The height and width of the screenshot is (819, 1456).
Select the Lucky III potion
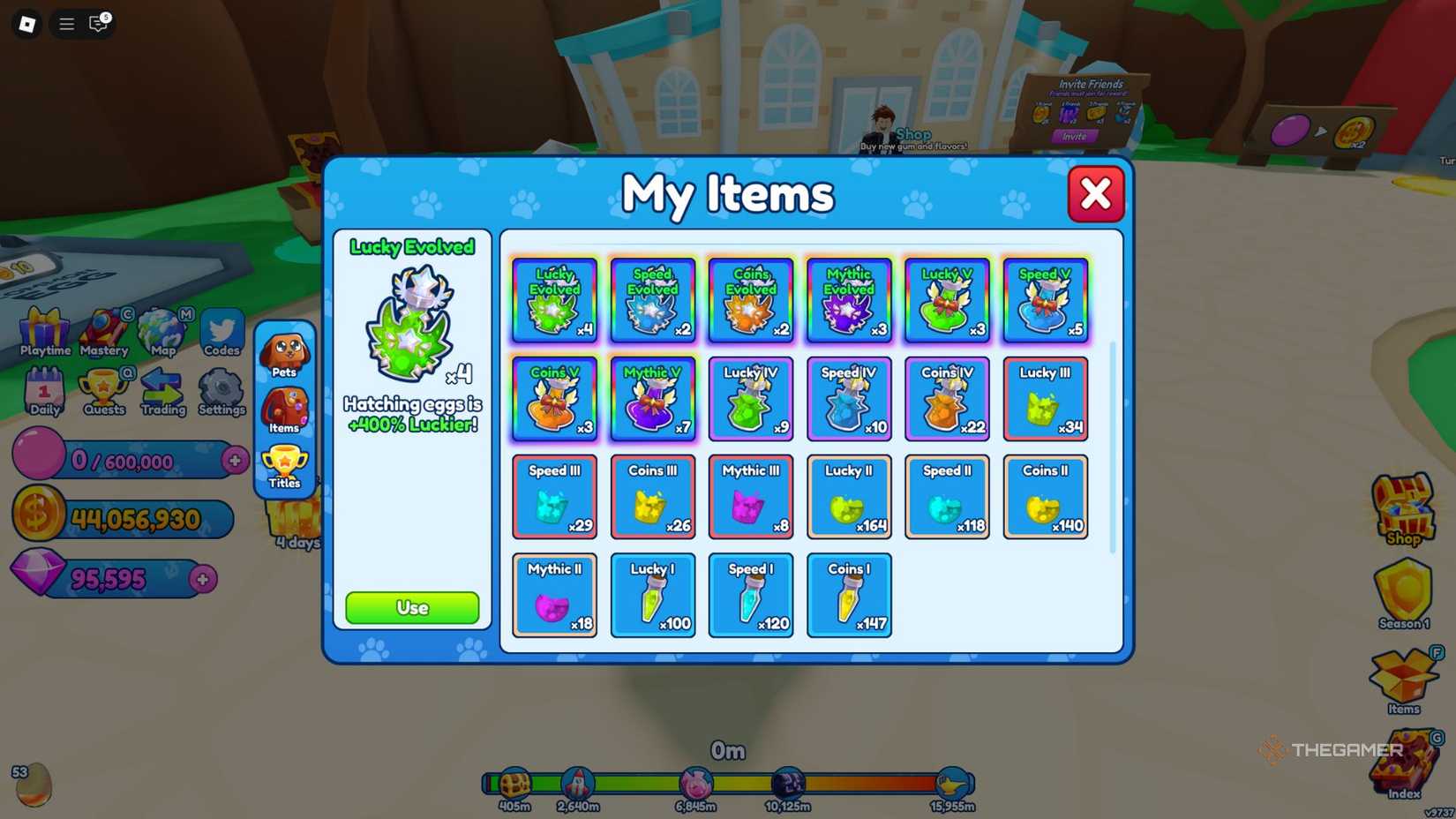click(x=1045, y=398)
